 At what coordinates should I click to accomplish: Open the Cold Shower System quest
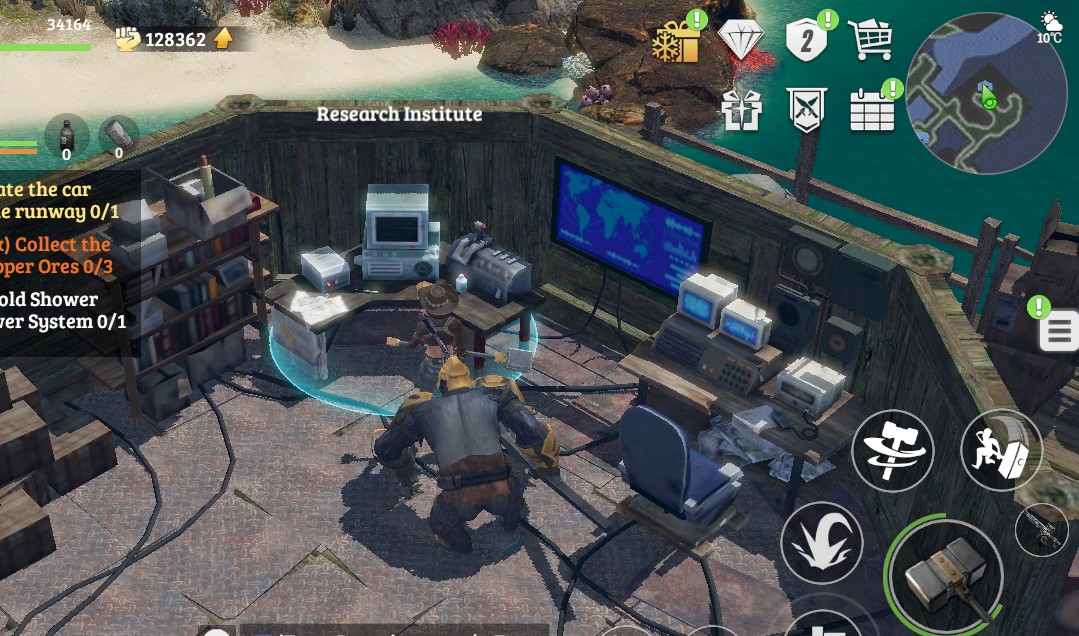(x=62, y=310)
